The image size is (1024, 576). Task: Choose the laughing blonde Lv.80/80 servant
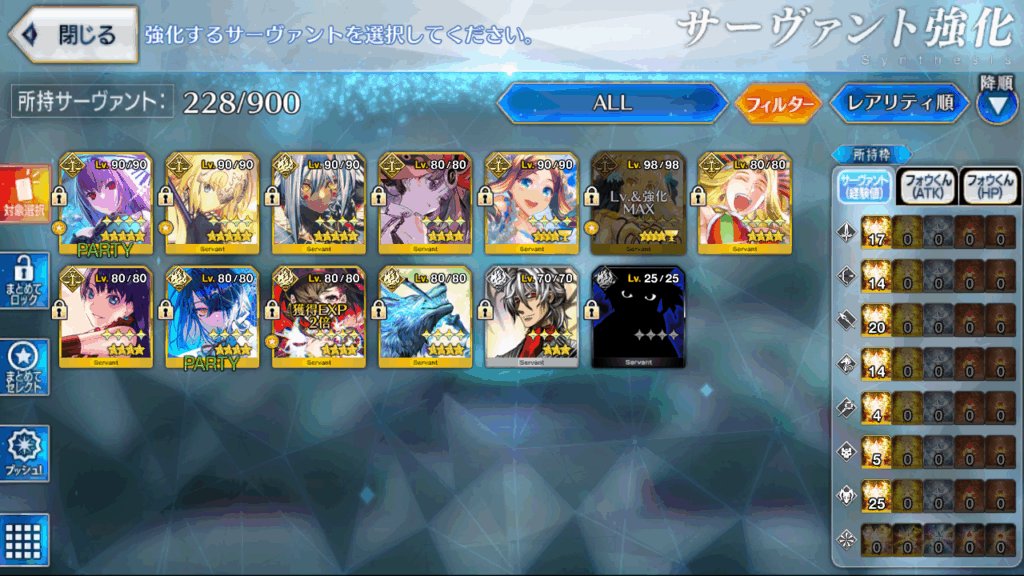[x=744, y=205]
